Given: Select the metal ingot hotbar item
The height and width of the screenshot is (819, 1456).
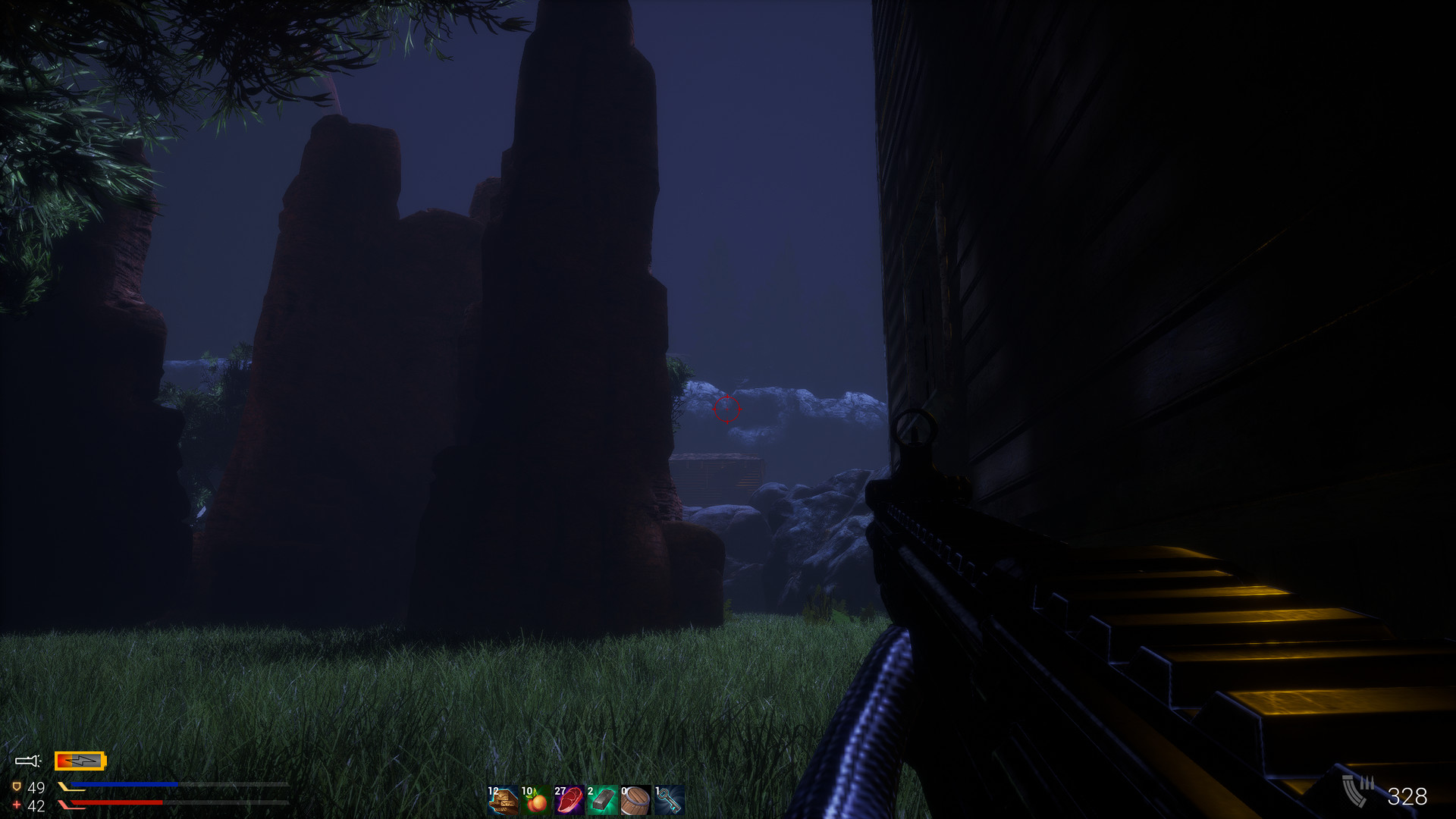Looking at the screenshot, I should tap(603, 799).
